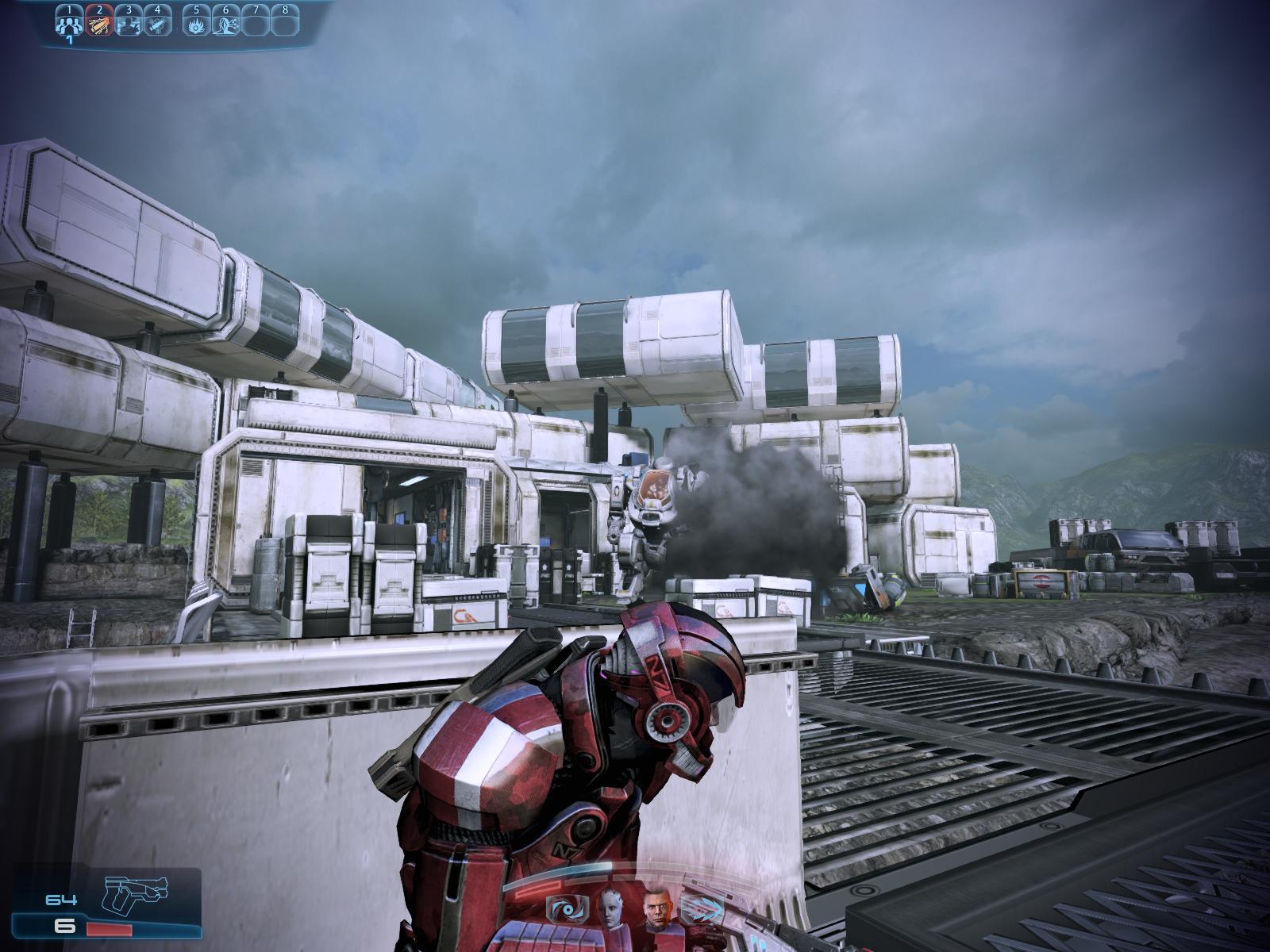The width and height of the screenshot is (1270, 952).
Task: Use the head-with-sparks power in slot 6
Action: pos(225,24)
